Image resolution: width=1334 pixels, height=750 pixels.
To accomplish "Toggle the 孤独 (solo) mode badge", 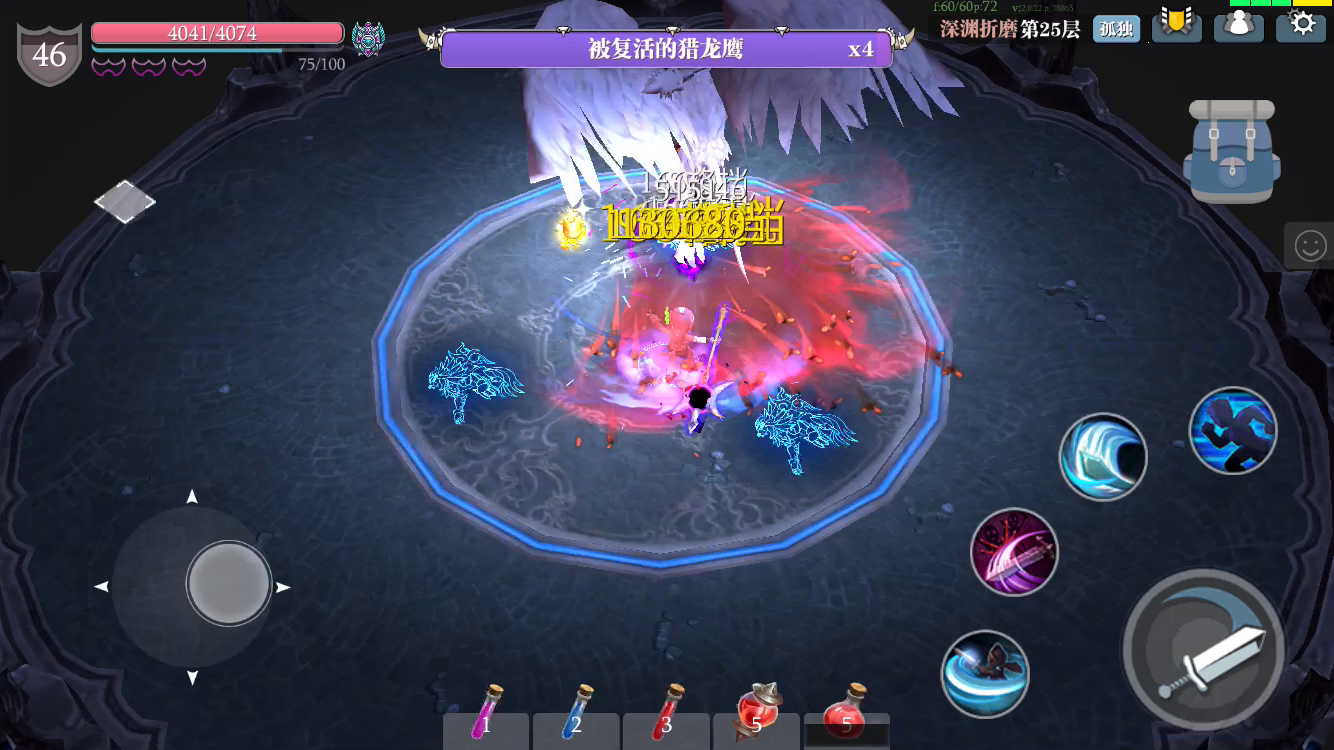I will 1116,29.
